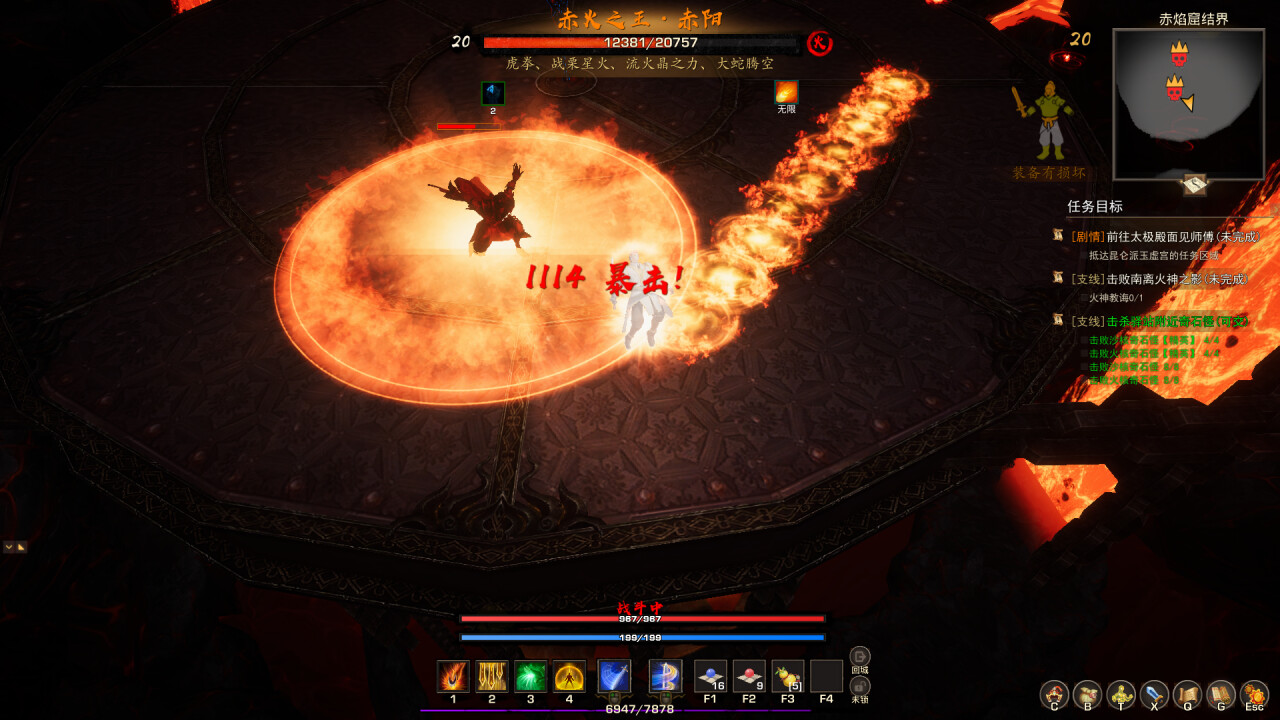
Task: Select the blue sword slash mouse skill
Action: [x=614, y=676]
